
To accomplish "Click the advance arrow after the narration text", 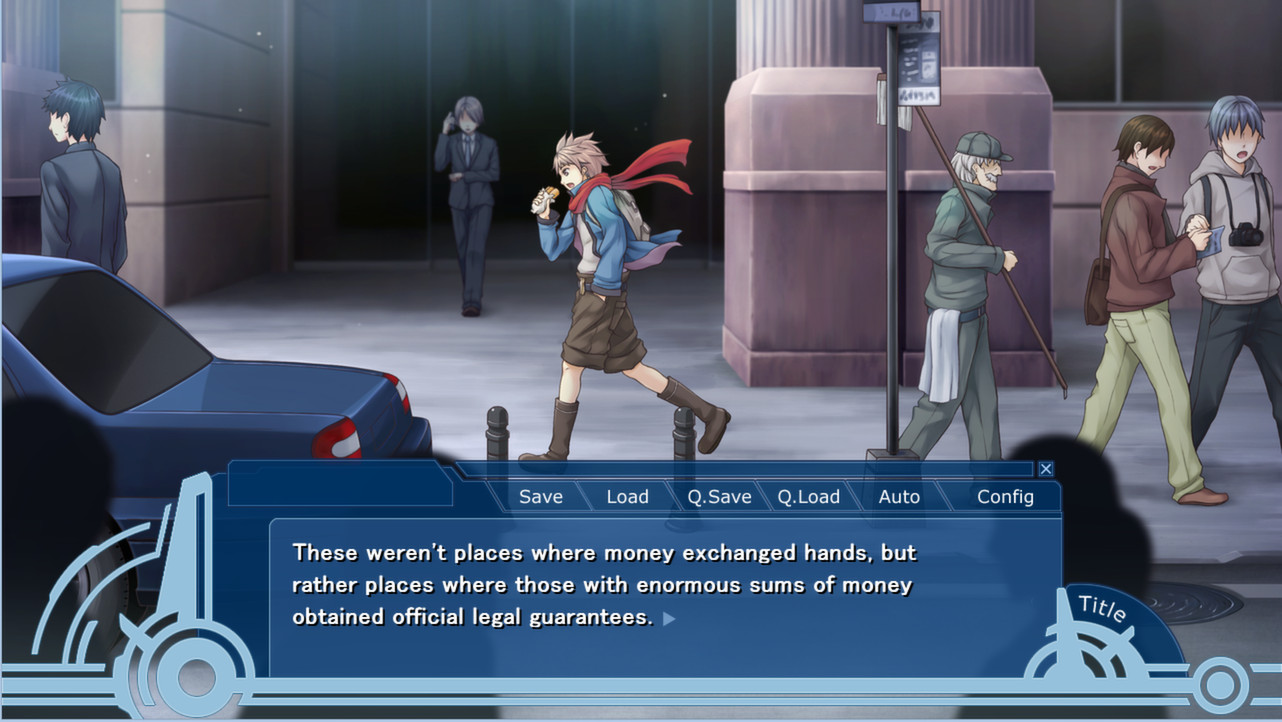I will (668, 618).
